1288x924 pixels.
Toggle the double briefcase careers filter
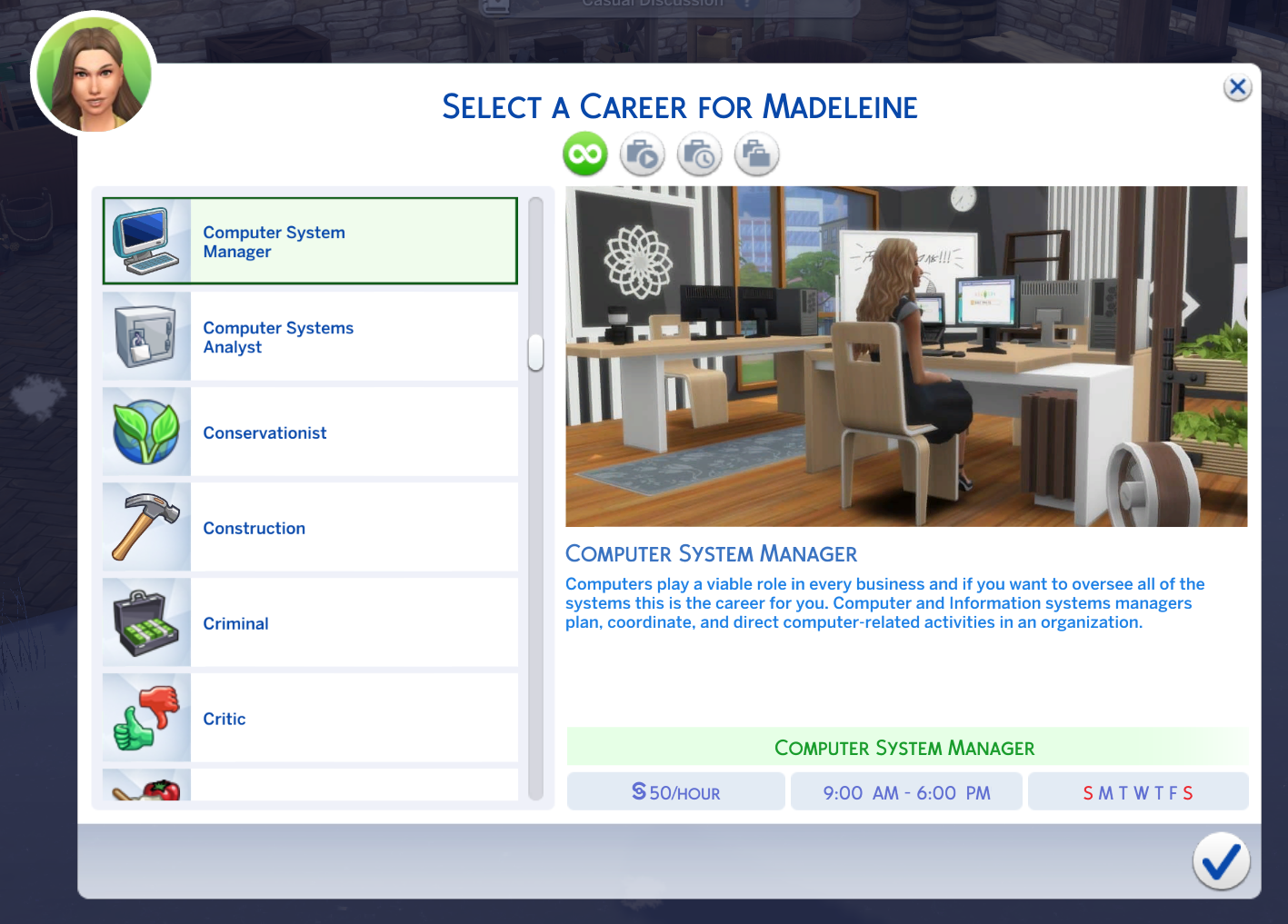(x=756, y=154)
